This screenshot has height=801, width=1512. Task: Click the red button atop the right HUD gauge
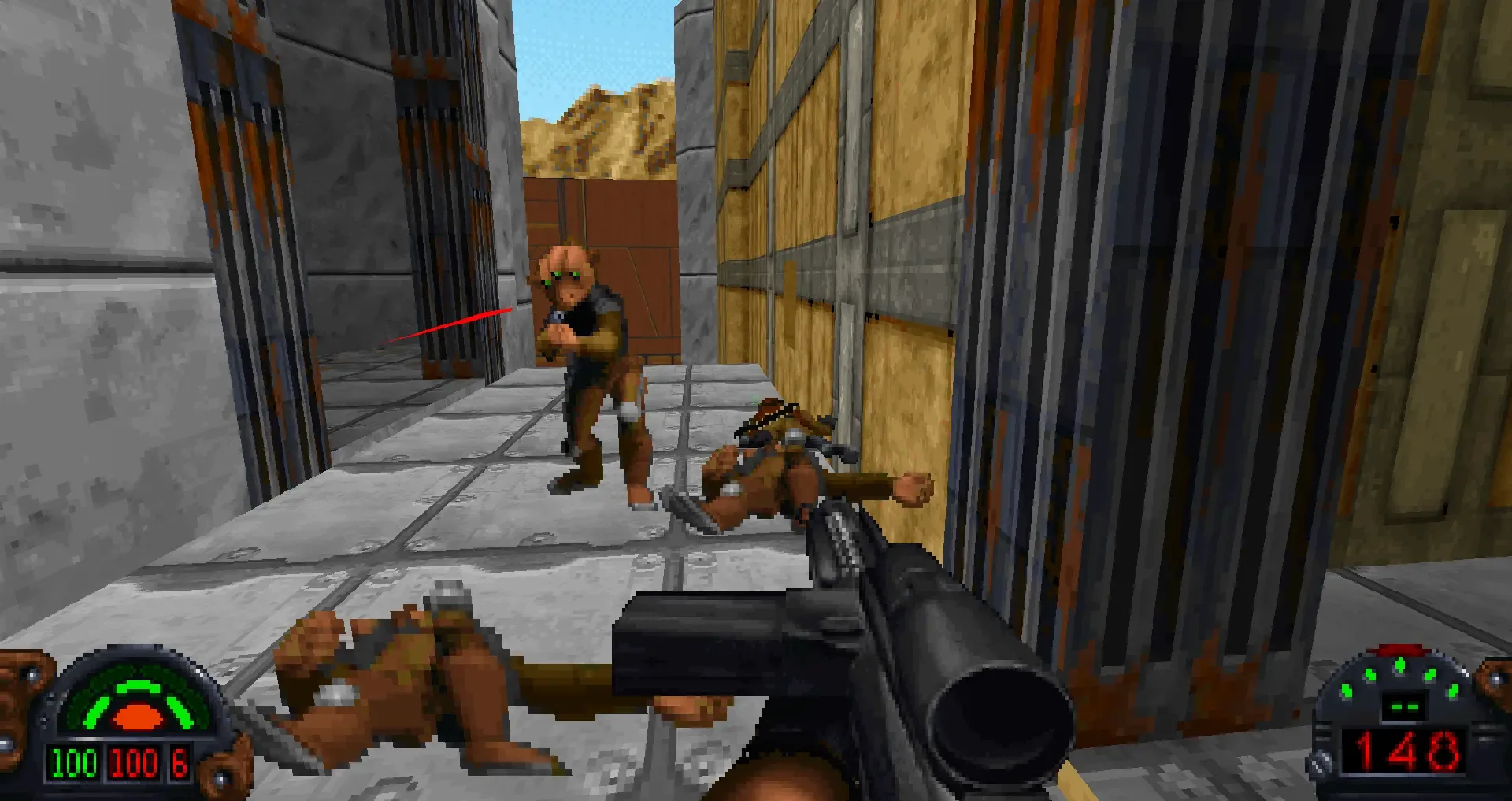click(1400, 649)
